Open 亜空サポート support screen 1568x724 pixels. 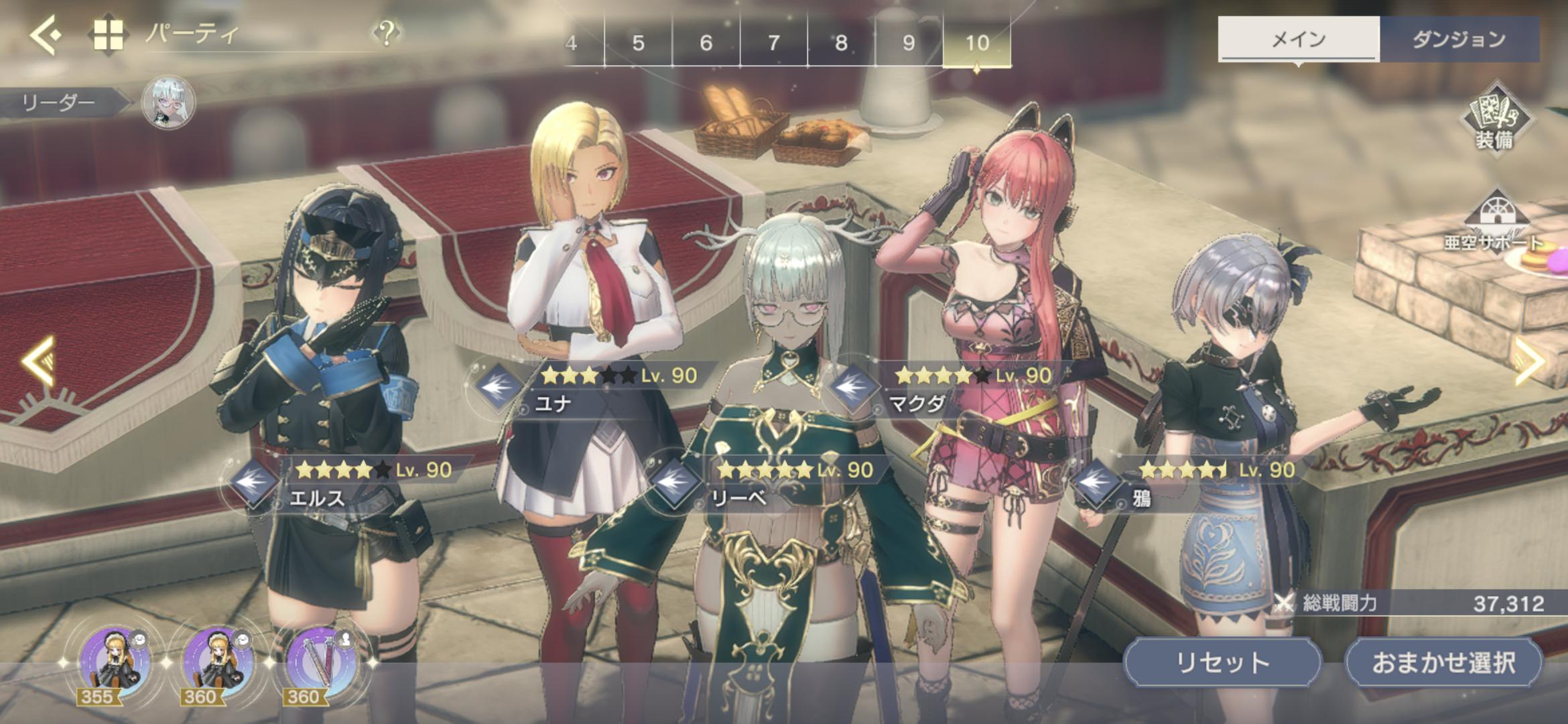(x=1494, y=223)
